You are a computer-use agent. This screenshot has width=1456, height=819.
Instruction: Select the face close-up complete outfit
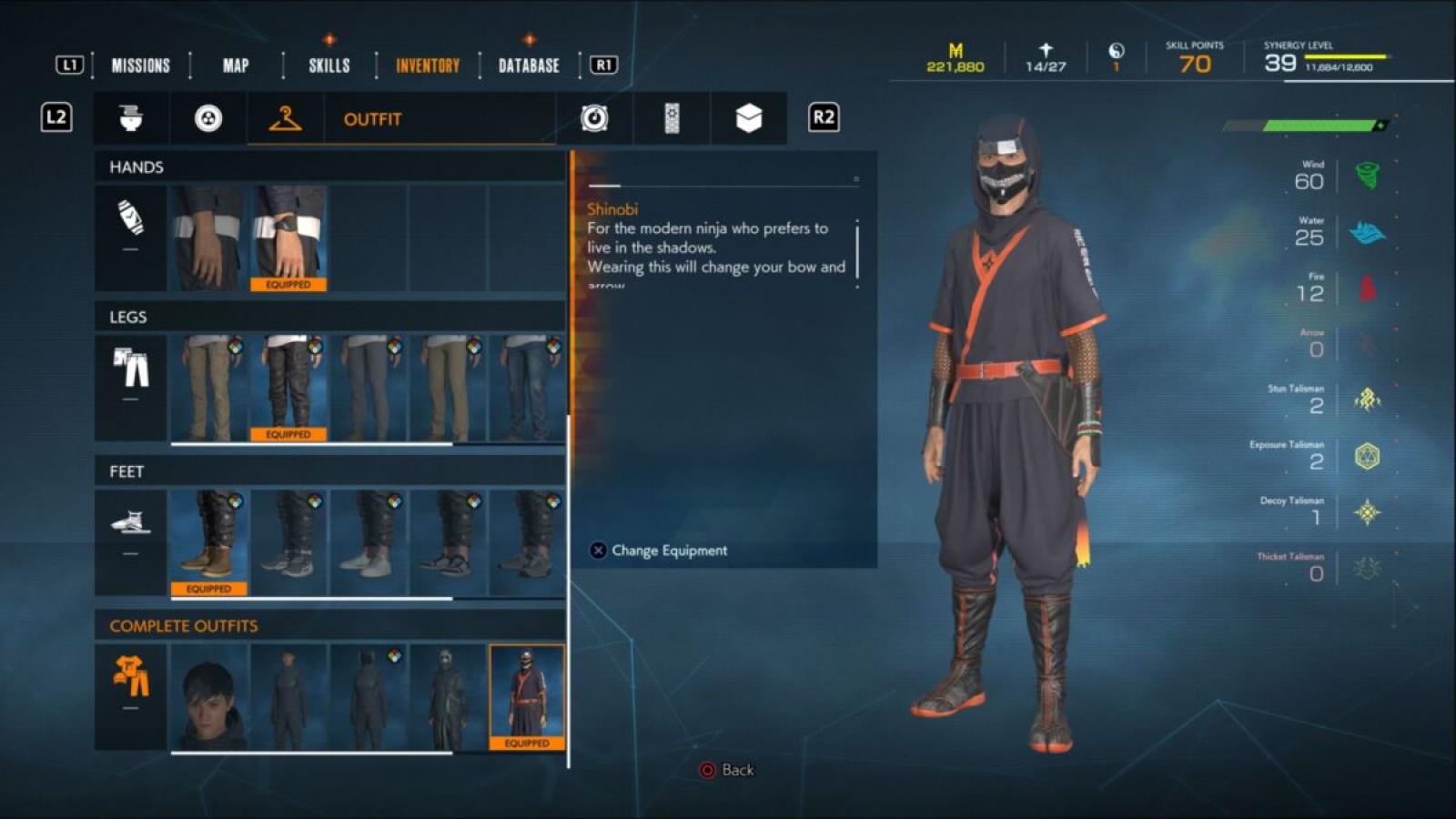pos(209,696)
